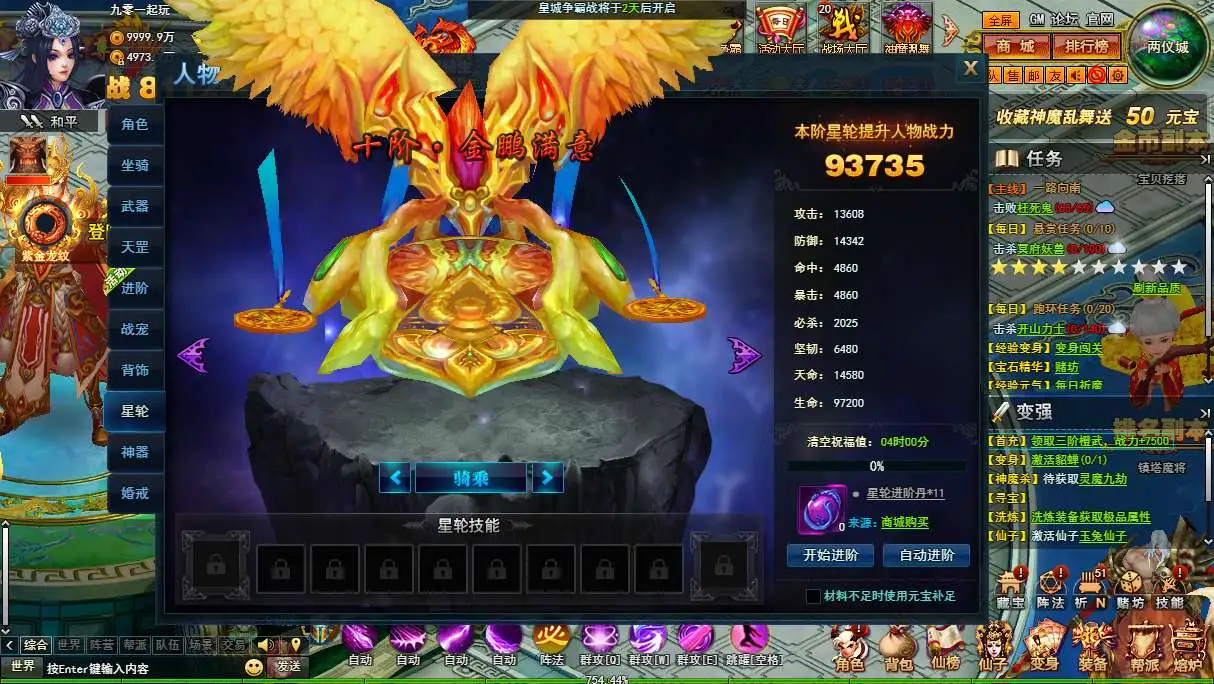The image size is (1214, 684).
Task: Show the previous star wheel with left arrow
Action: pyautogui.click(x=192, y=354)
